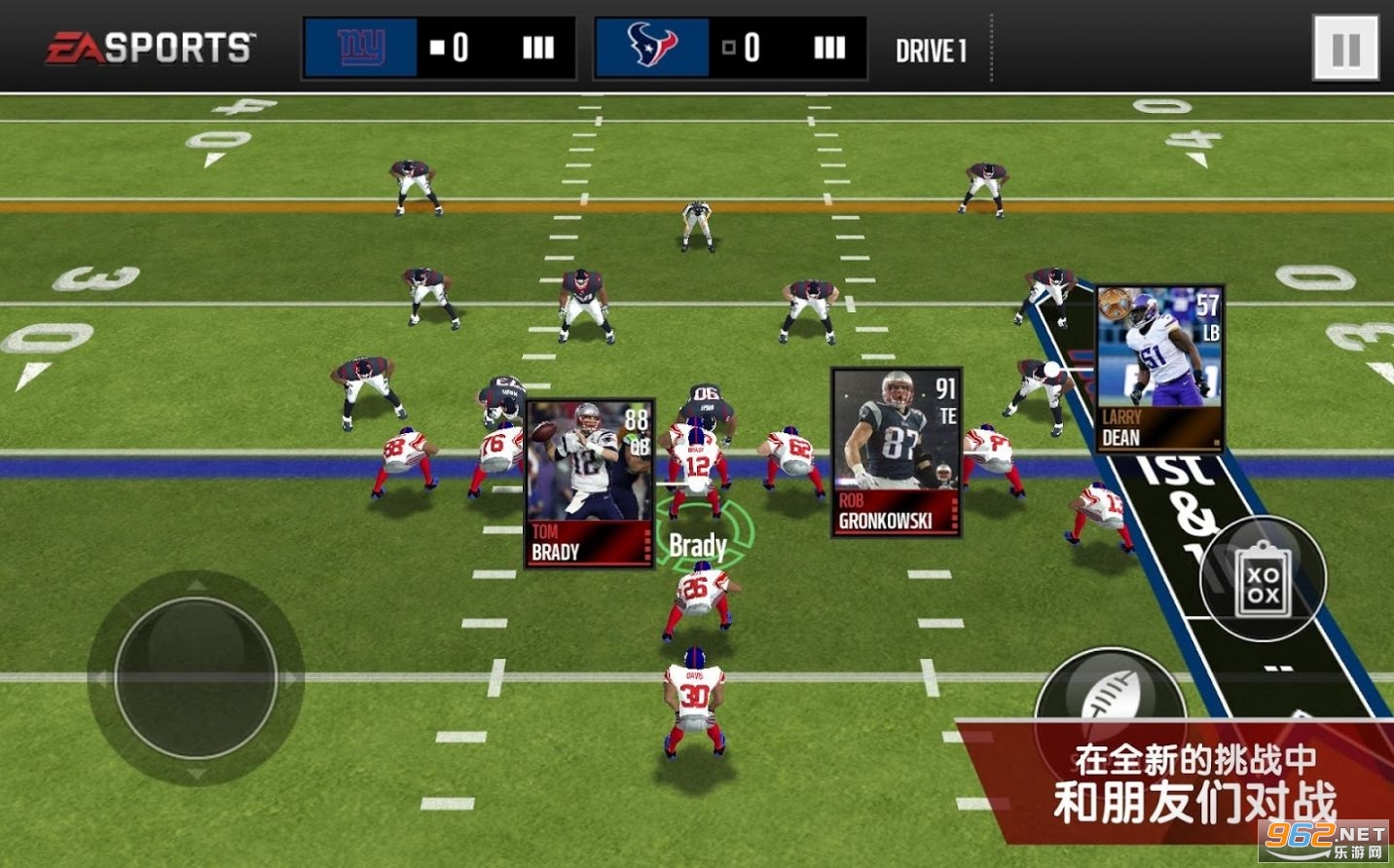Touch the virtual movement joystick
The image size is (1394, 868).
pos(196,677)
